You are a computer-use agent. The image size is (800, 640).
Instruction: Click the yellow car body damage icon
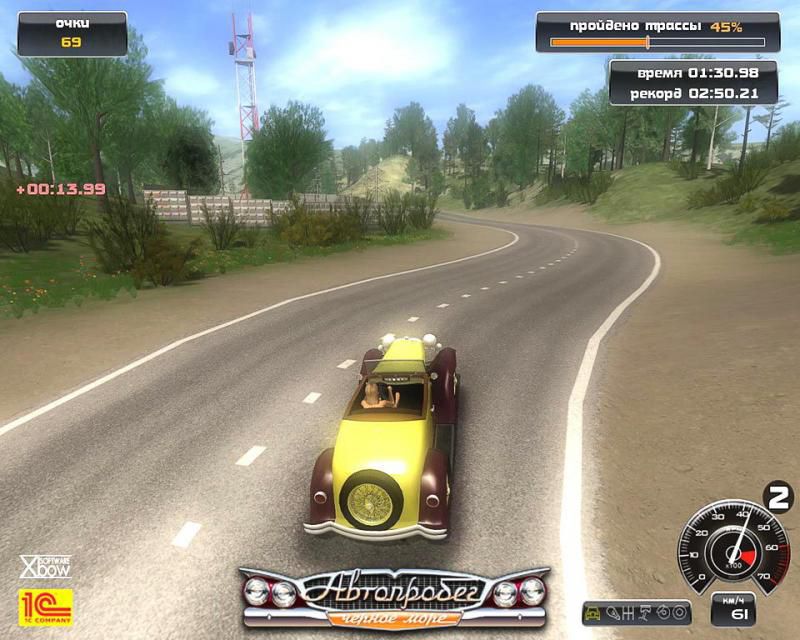click(x=593, y=613)
